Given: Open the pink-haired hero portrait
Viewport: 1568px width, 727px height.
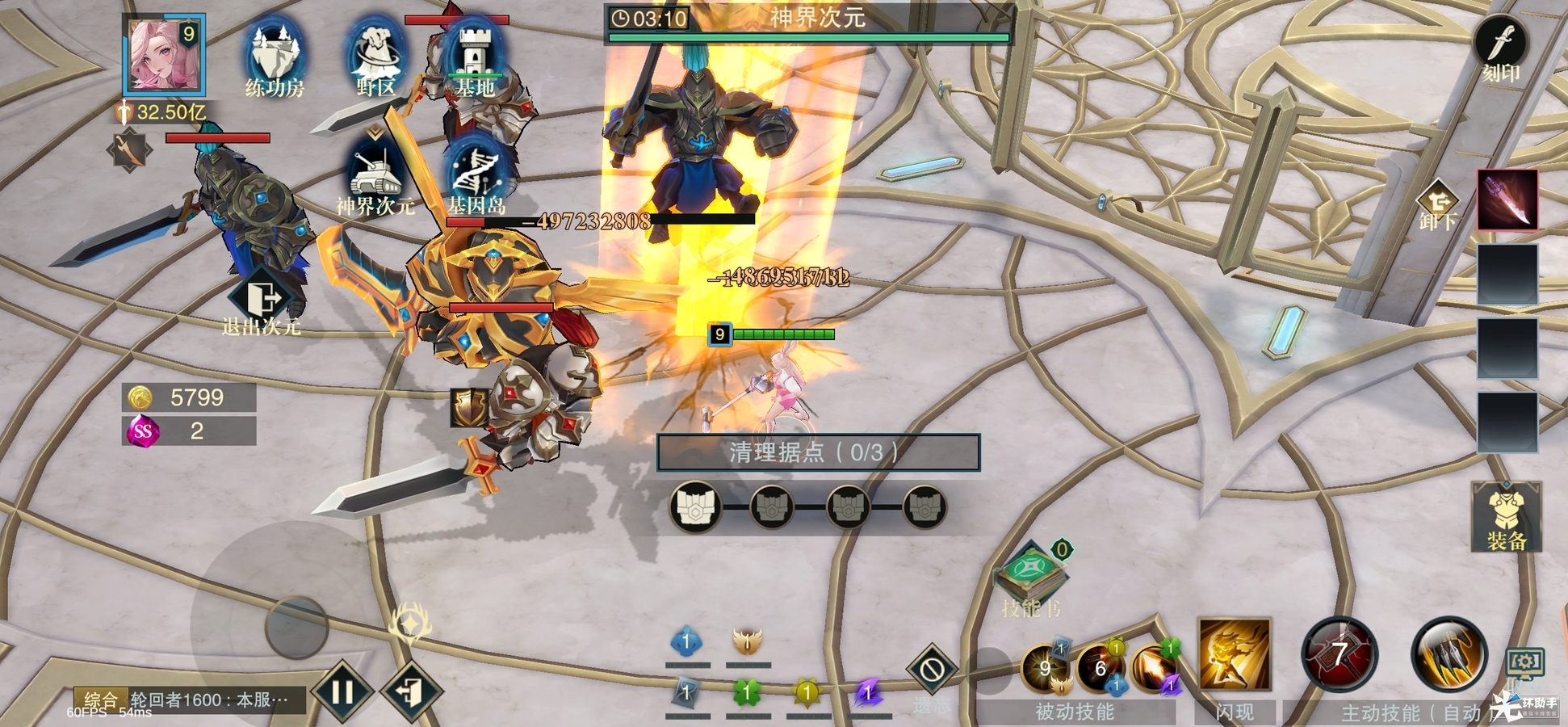Looking at the screenshot, I should coord(164,55).
